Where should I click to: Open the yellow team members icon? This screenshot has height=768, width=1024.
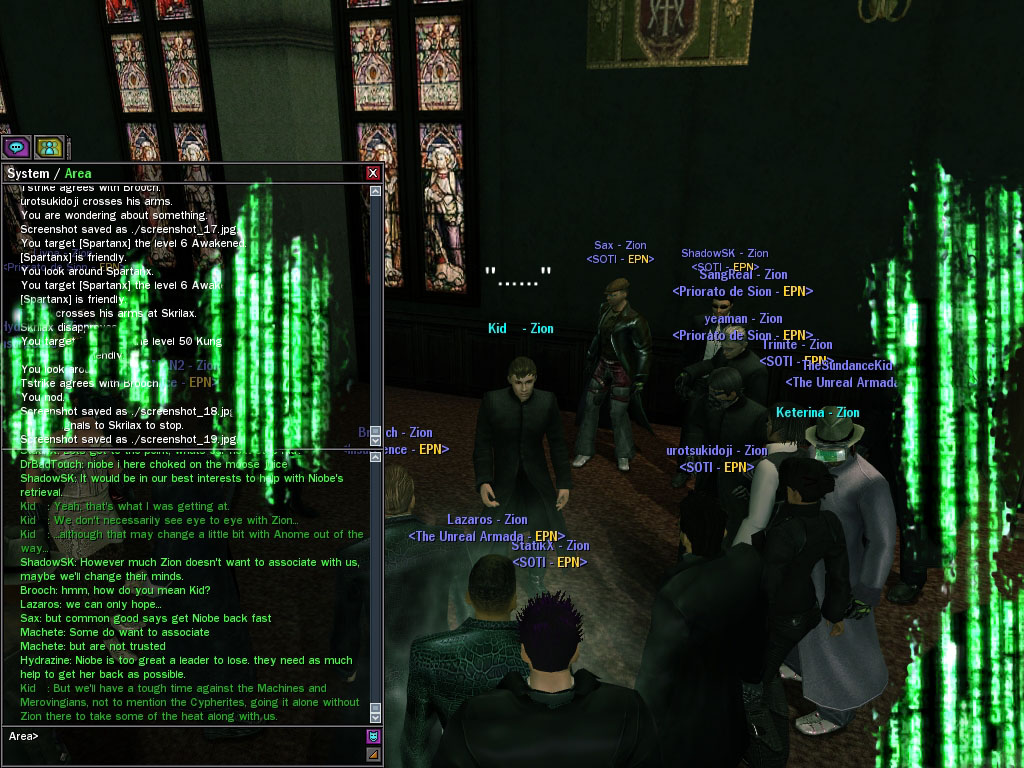coord(49,147)
